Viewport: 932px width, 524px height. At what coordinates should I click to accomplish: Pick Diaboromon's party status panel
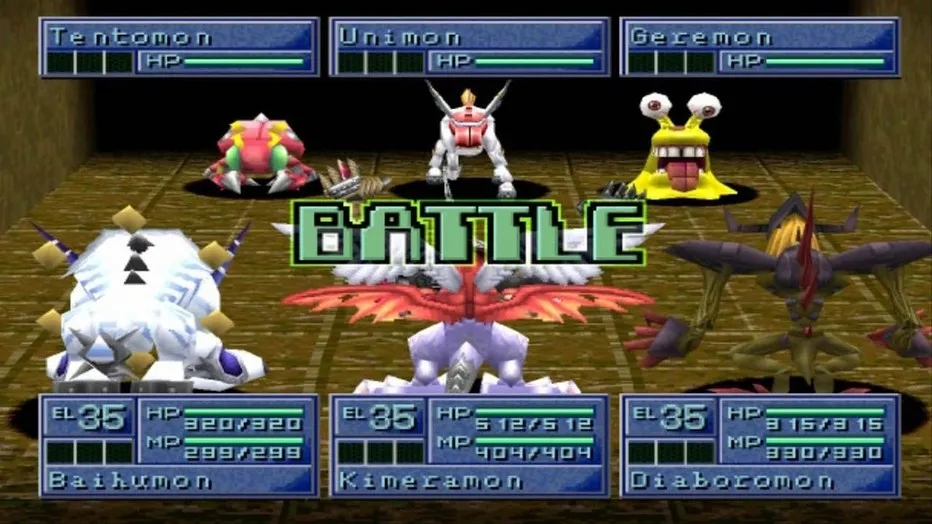[x=759, y=446]
